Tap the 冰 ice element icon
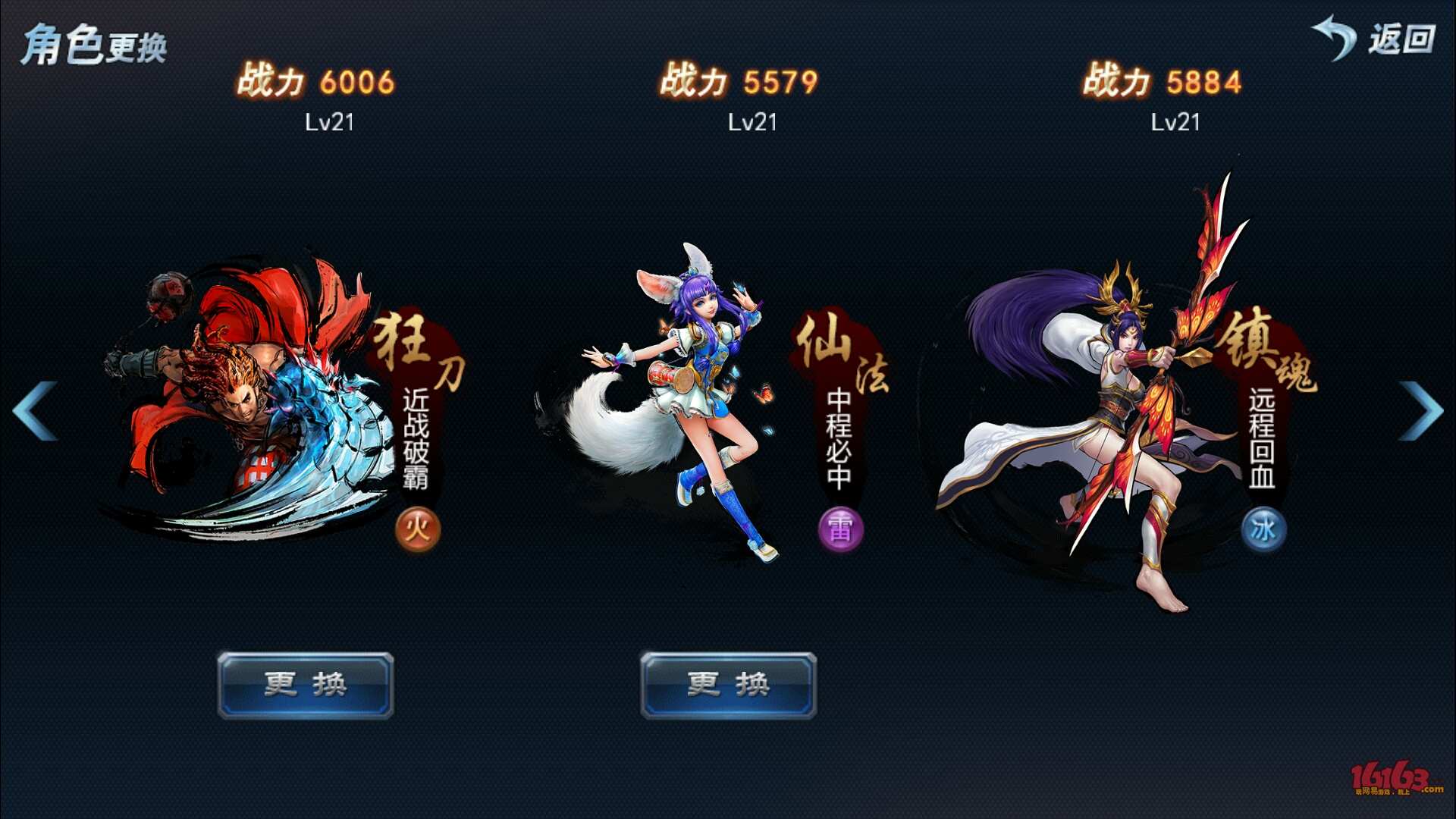1456x819 pixels. 1263,529
